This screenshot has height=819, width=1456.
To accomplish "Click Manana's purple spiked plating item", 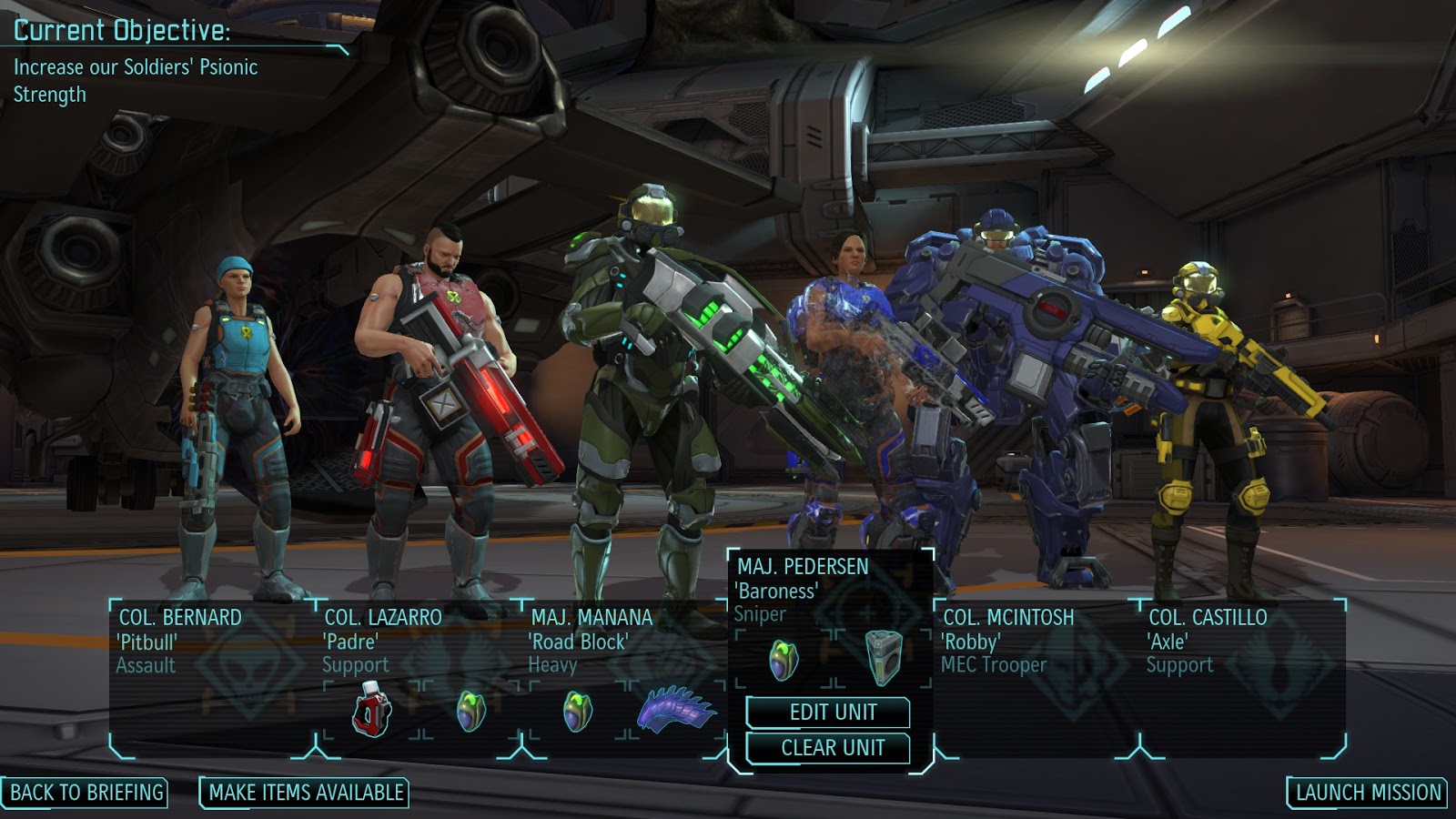I will [x=678, y=710].
